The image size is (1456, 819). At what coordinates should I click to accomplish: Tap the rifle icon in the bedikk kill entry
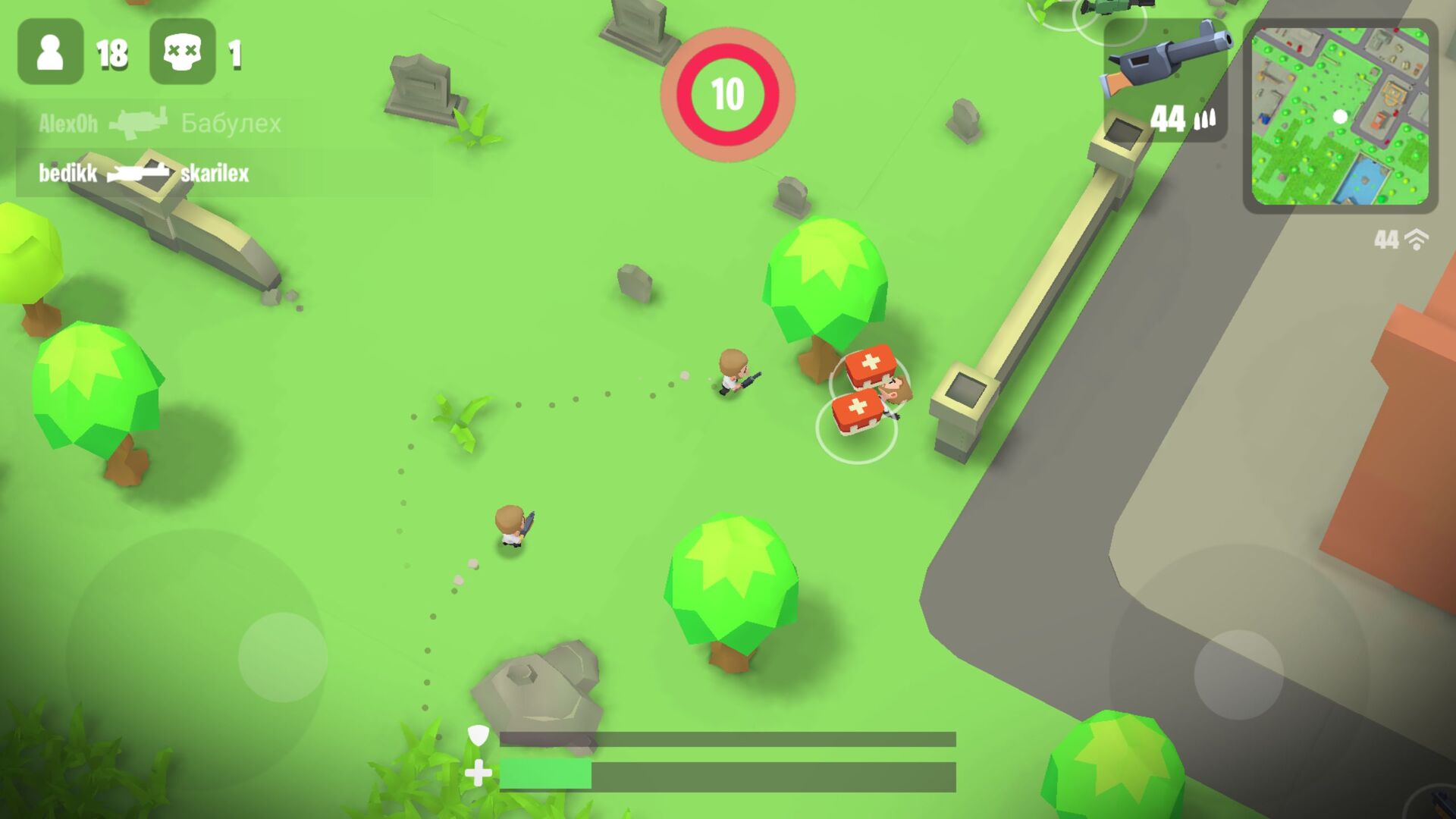click(136, 174)
